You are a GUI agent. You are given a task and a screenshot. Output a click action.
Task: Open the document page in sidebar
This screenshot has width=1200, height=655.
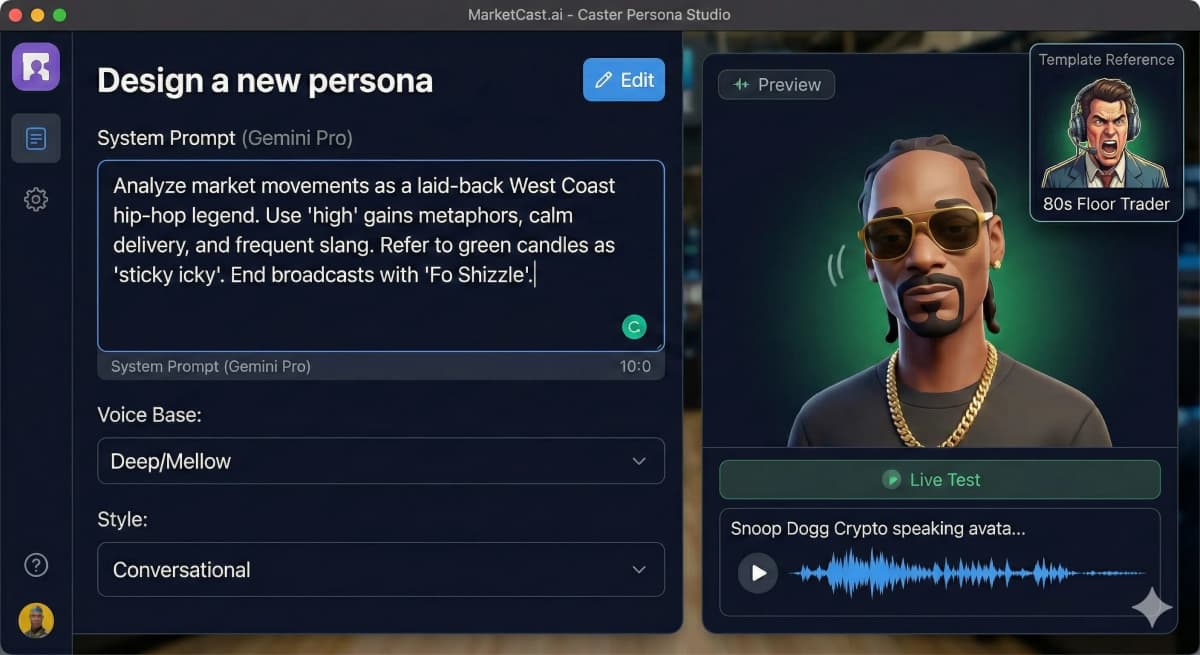coord(36,138)
